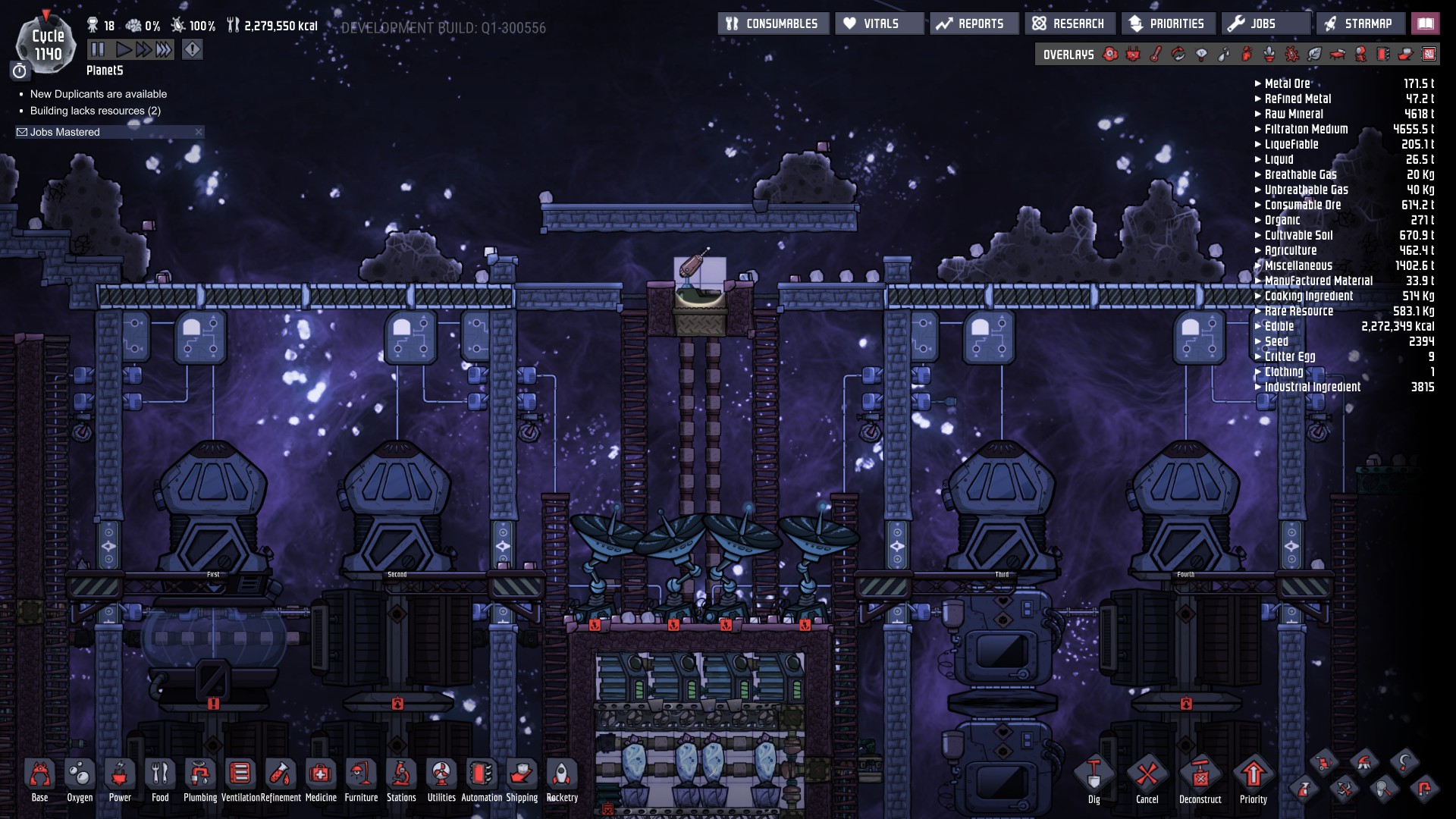Open the Research tree

coord(1069,24)
